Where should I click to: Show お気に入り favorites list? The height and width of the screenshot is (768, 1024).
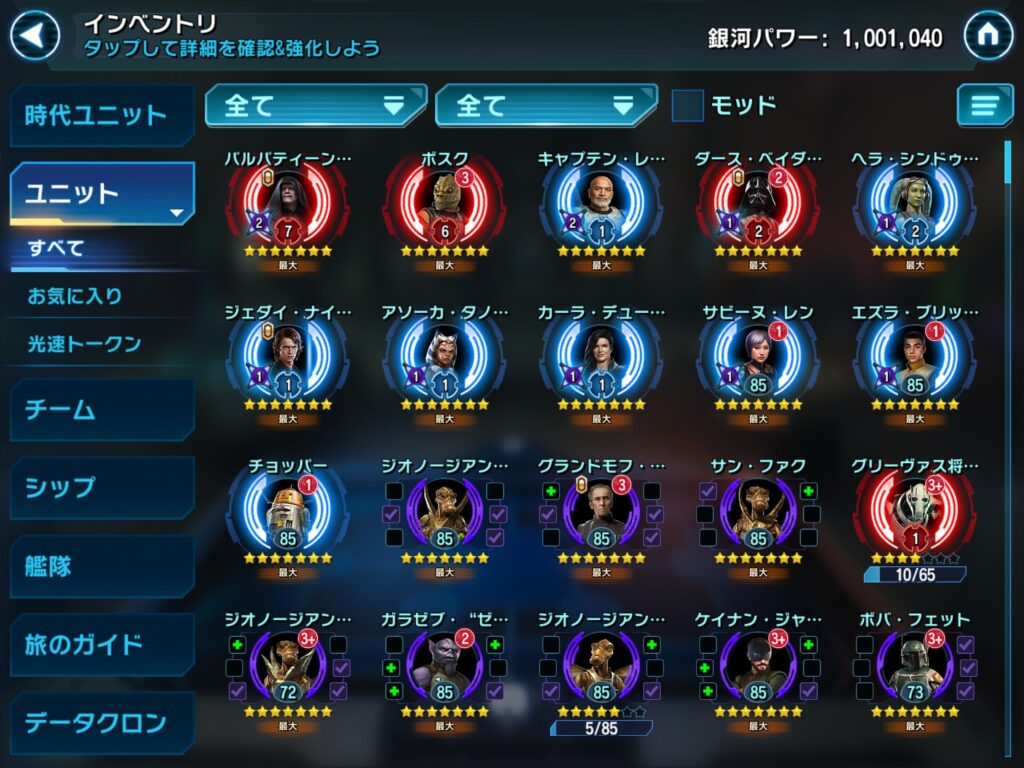[75, 296]
